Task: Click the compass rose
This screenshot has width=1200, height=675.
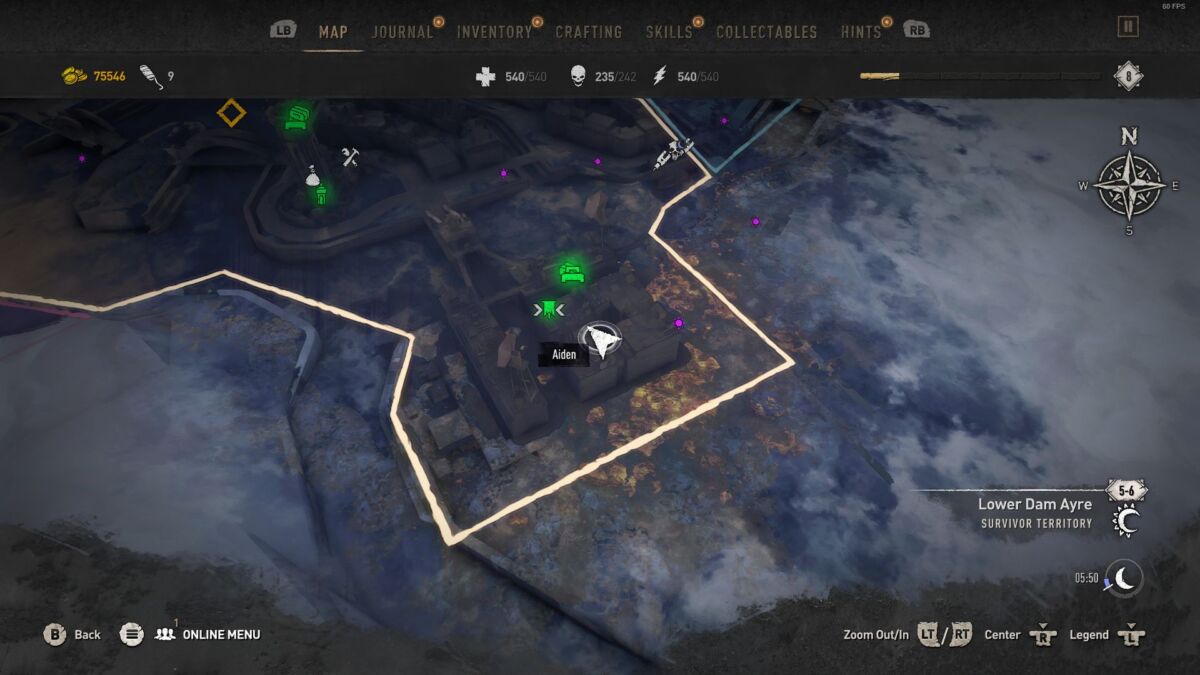Action: coord(1129,185)
